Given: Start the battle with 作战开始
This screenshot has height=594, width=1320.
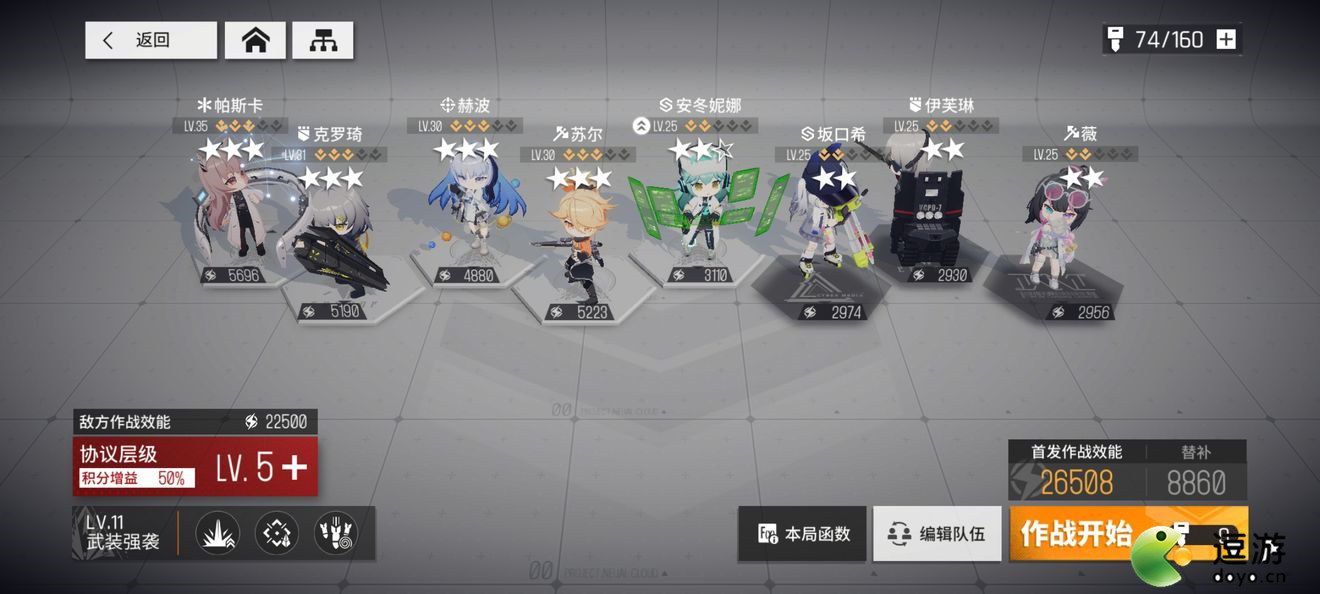Looking at the screenshot, I should [x=1076, y=533].
